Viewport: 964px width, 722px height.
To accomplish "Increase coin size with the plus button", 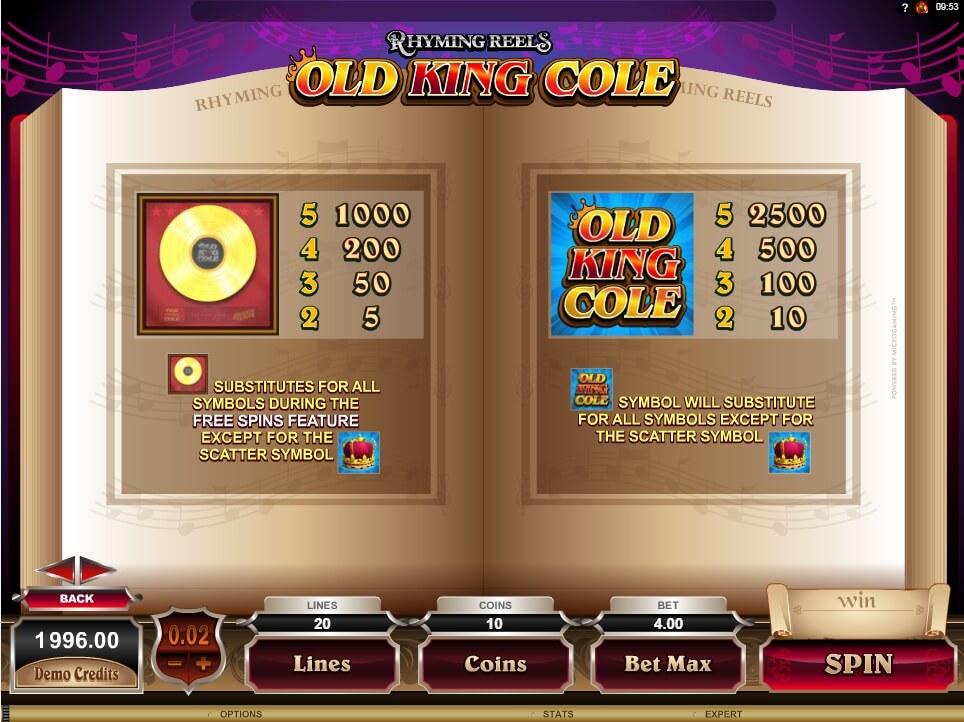I will [203, 664].
